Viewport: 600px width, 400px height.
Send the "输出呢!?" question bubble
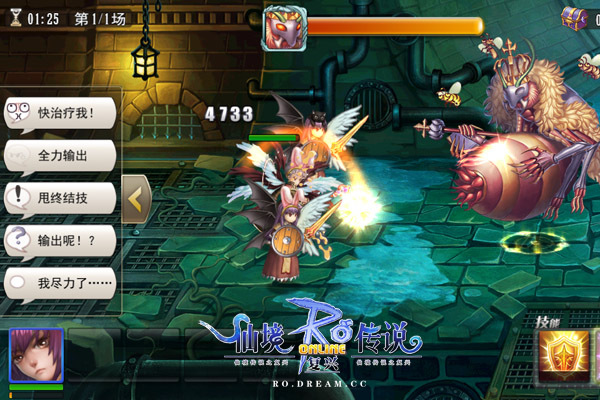click(60, 241)
